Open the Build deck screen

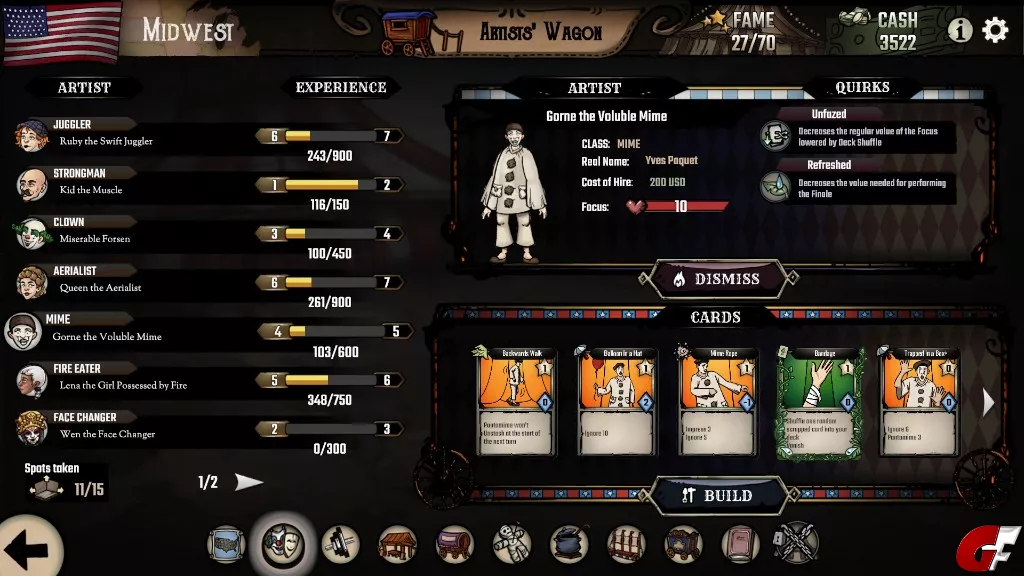718,495
